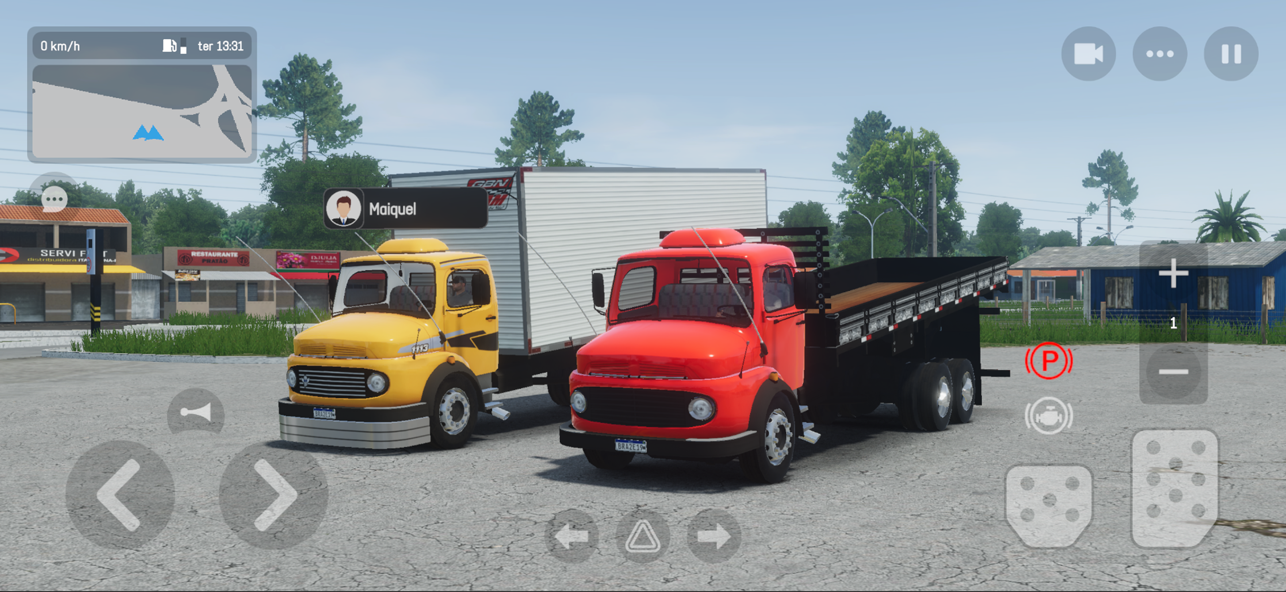
Task: Toggle the engine start icon
Action: [1048, 415]
